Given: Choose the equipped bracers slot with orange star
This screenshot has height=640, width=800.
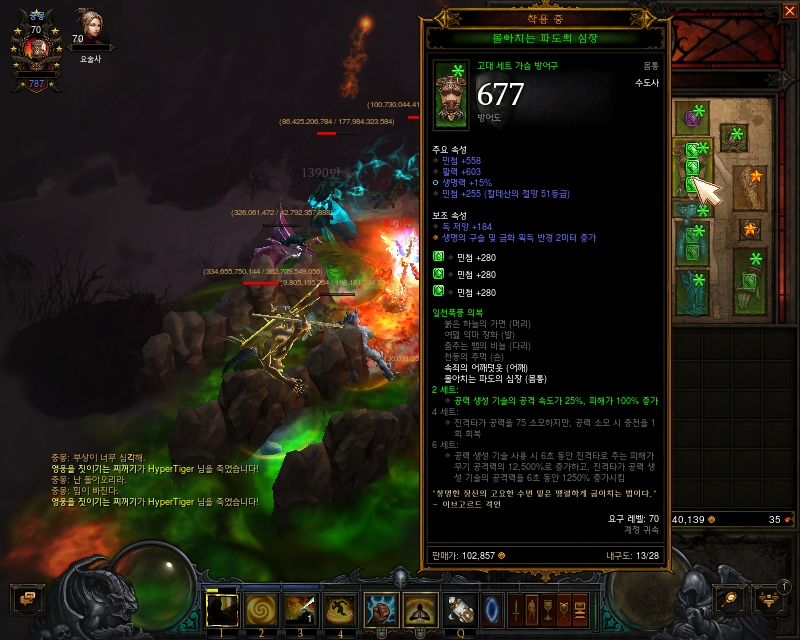Looking at the screenshot, I should coord(749,187).
